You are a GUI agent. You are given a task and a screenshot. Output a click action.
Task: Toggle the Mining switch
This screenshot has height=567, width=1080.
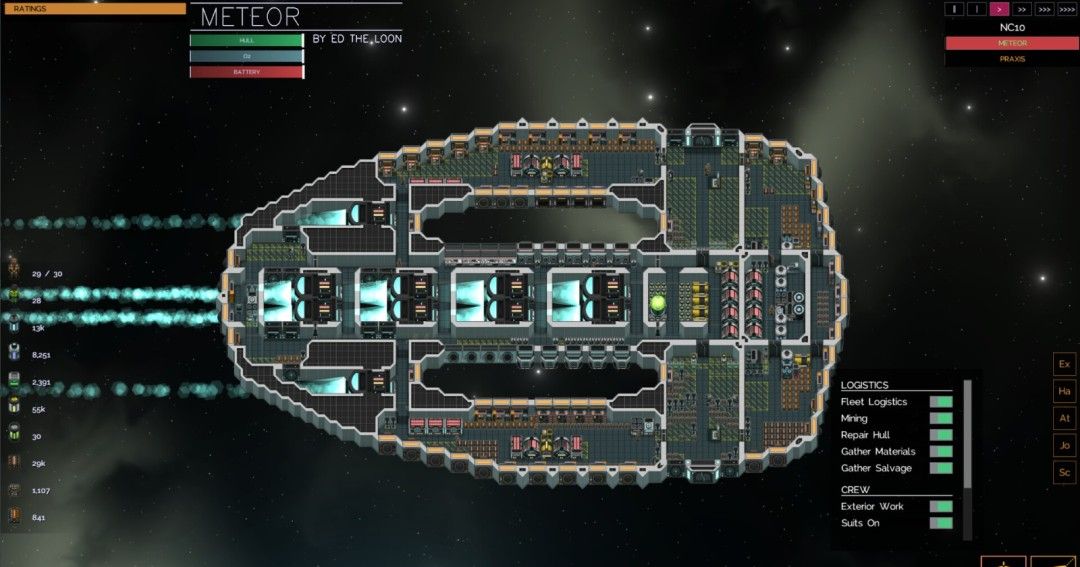(x=940, y=419)
